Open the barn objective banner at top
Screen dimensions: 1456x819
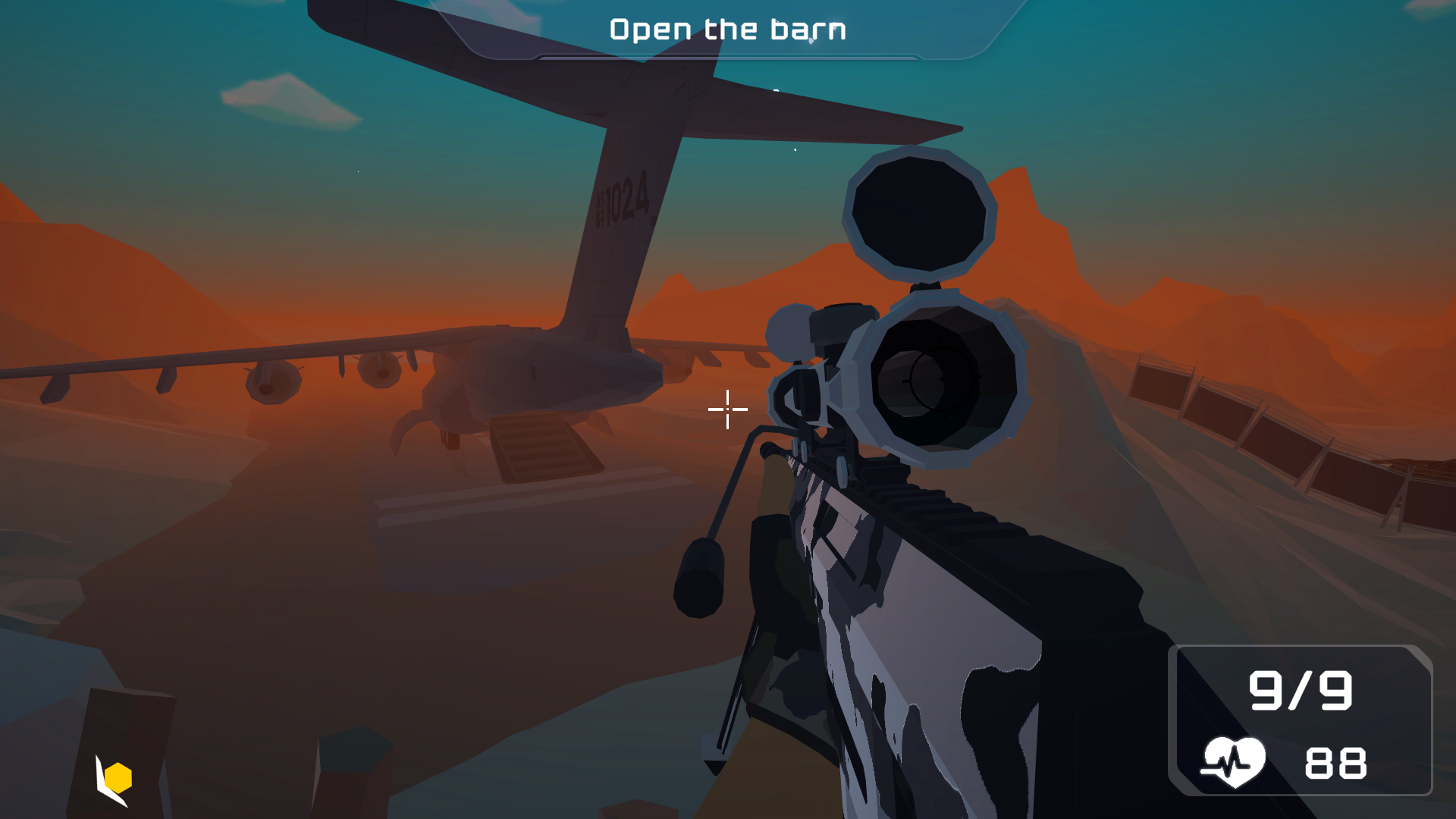point(728,29)
